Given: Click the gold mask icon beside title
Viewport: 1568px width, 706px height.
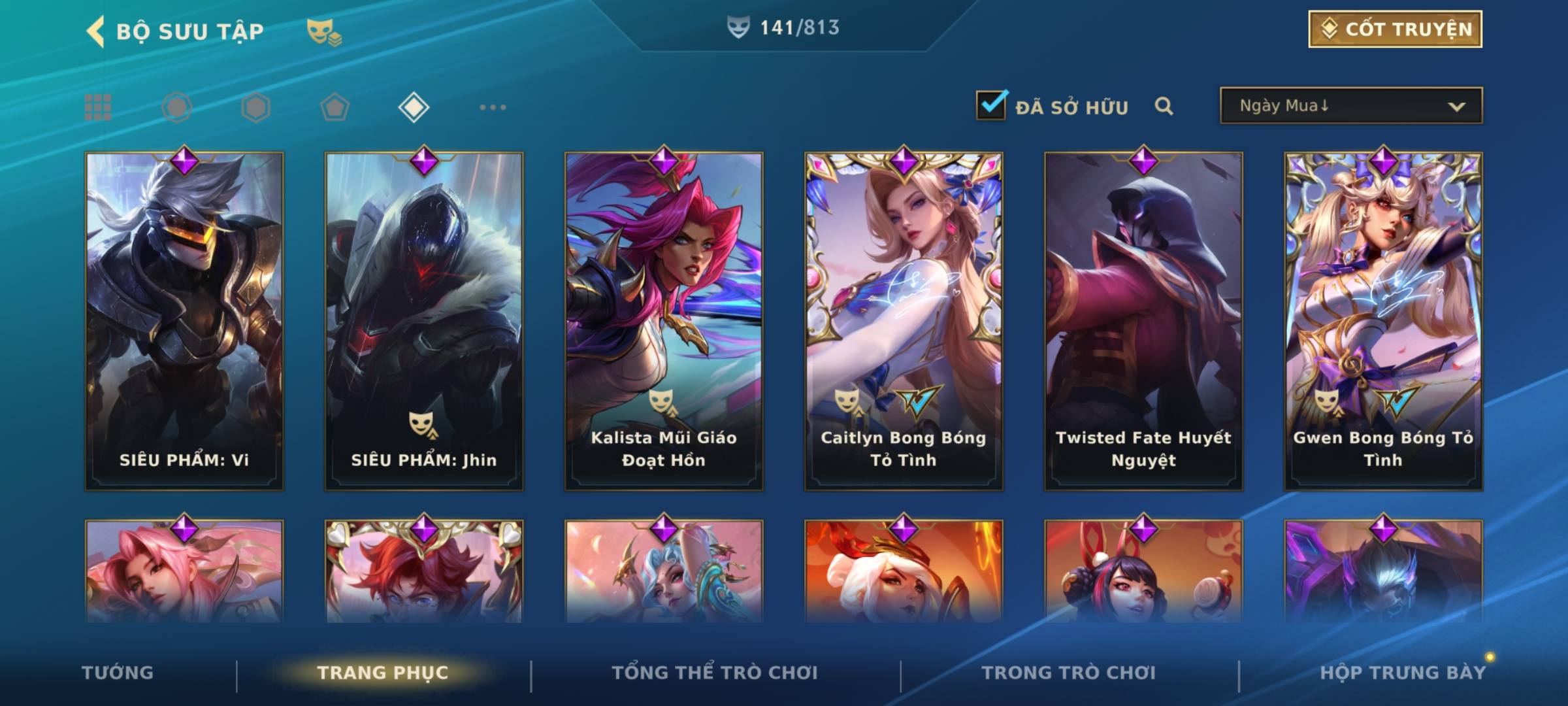Looking at the screenshot, I should (x=323, y=31).
